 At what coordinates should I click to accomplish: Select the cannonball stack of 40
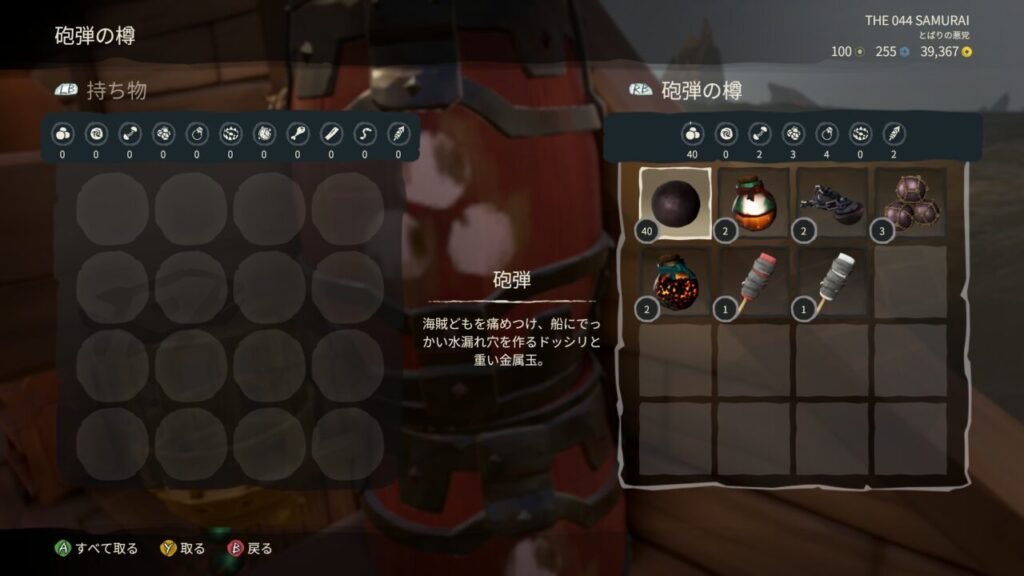click(x=675, y=203)
